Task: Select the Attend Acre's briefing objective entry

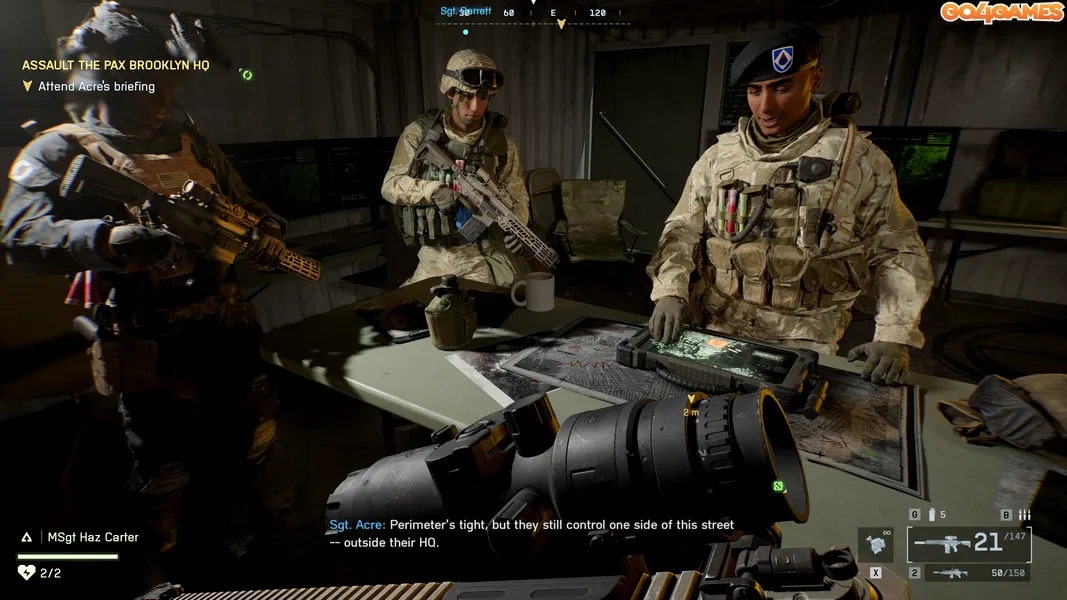Action: [x=96, y=86]
